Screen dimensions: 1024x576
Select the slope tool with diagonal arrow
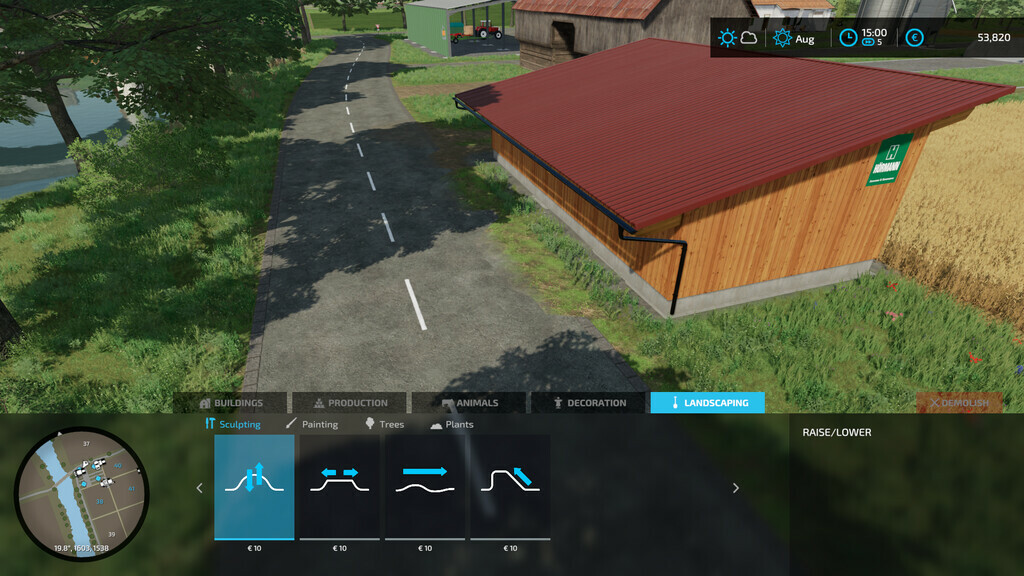[510, 487]
